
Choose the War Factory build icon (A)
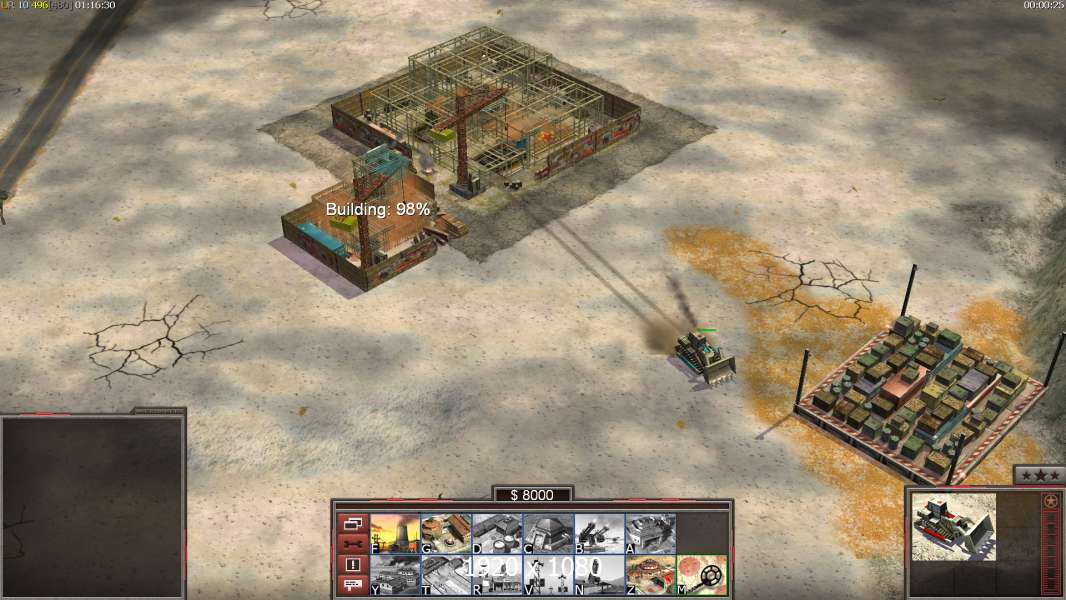click(650, 533)
